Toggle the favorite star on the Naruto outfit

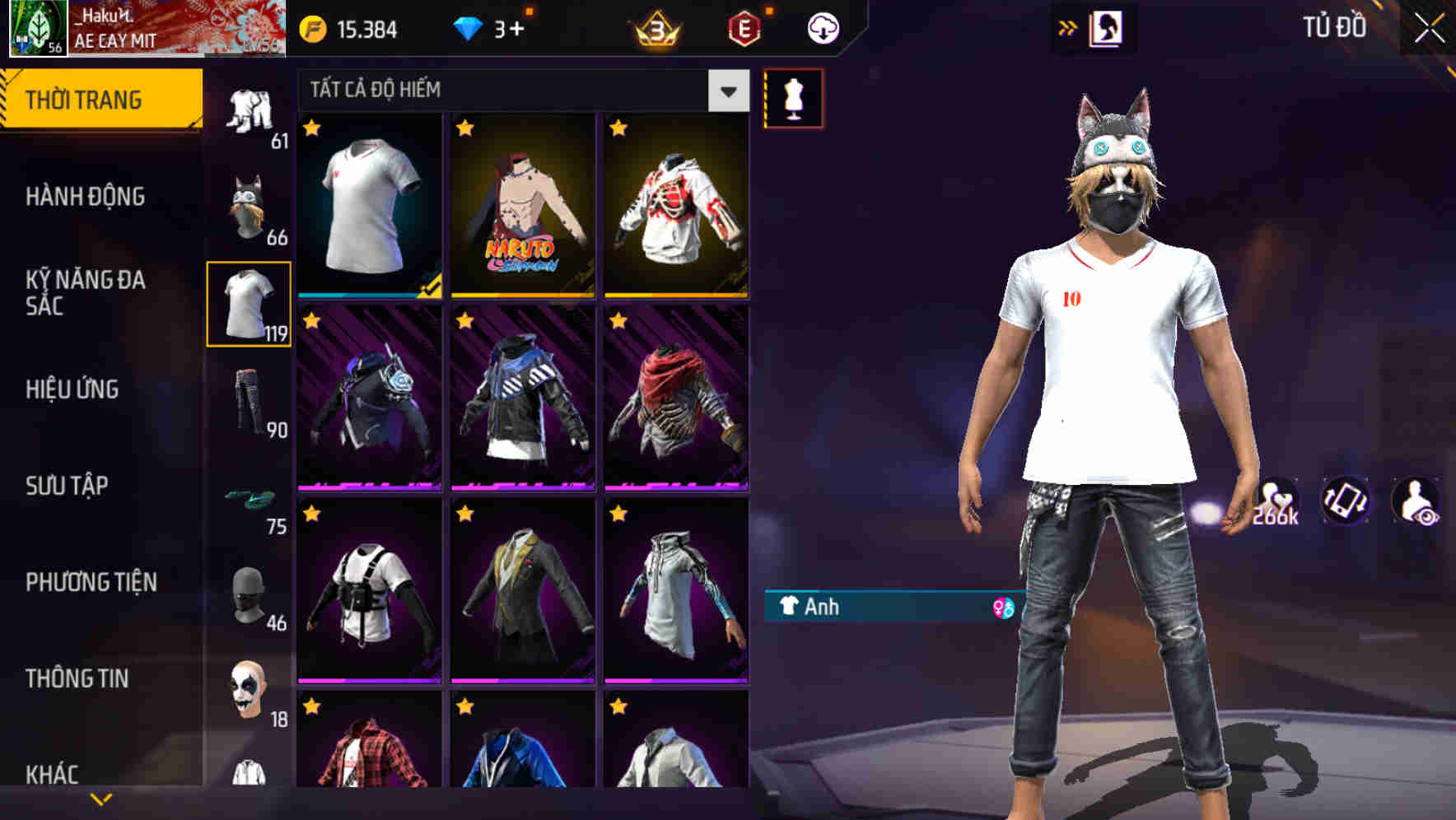pos(466,128)
